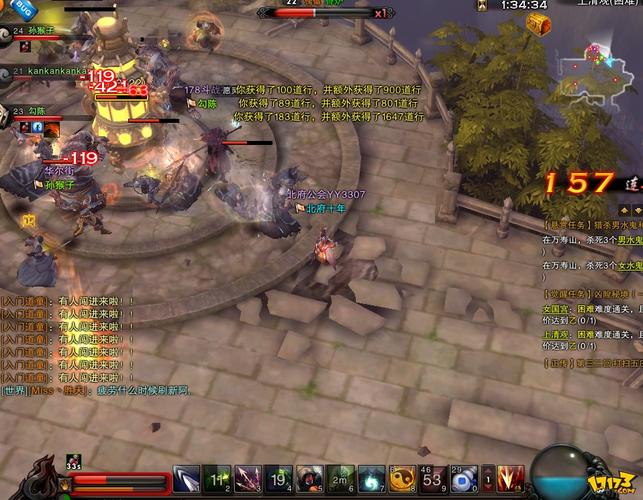Viewport: 643px width, 500px height.
Task: Select party member 勾陈's frame
Action: click(35, 112)
